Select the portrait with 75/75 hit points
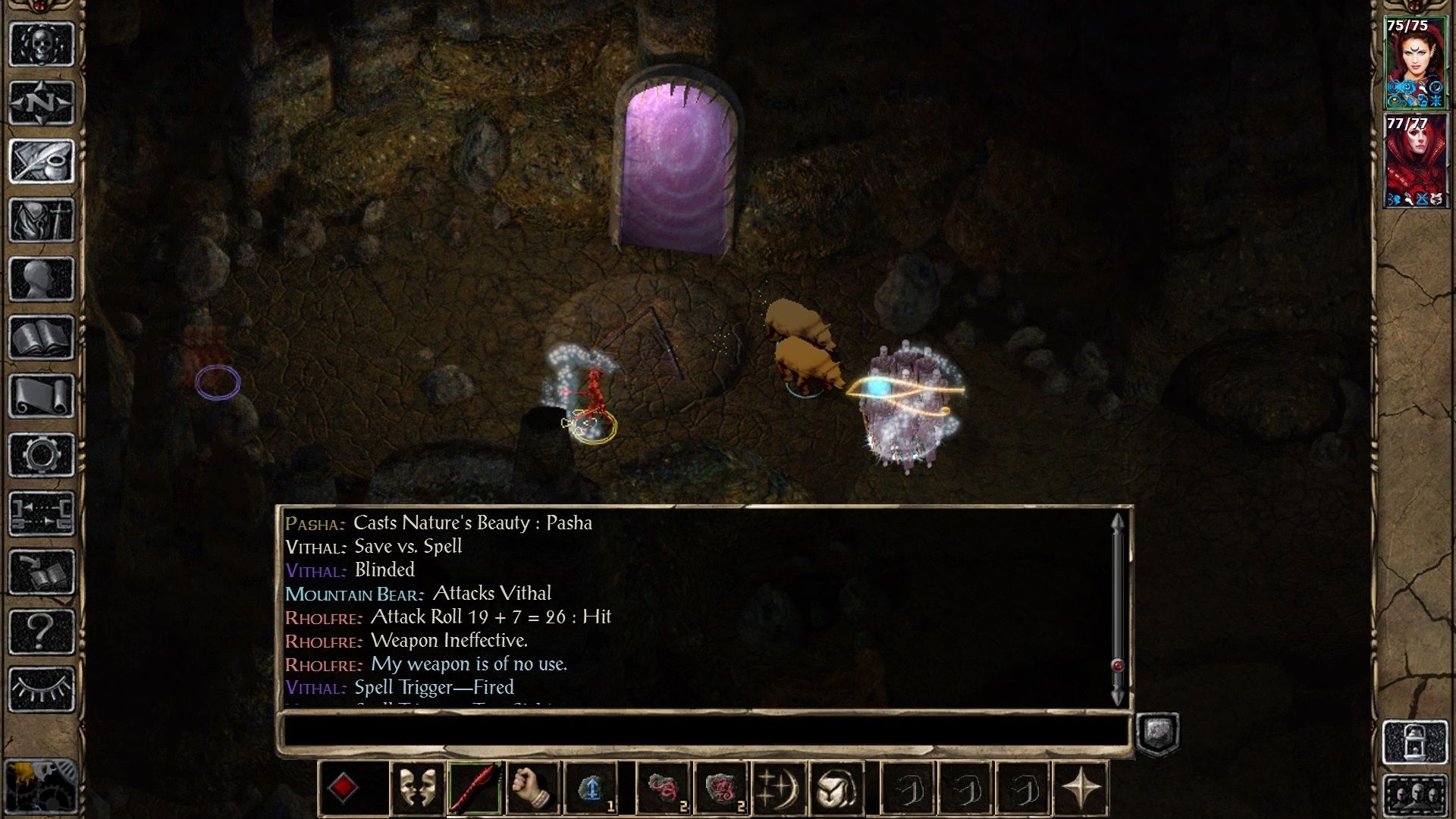This screenshot has width=1456, height=819. (x=1414, y=64)
